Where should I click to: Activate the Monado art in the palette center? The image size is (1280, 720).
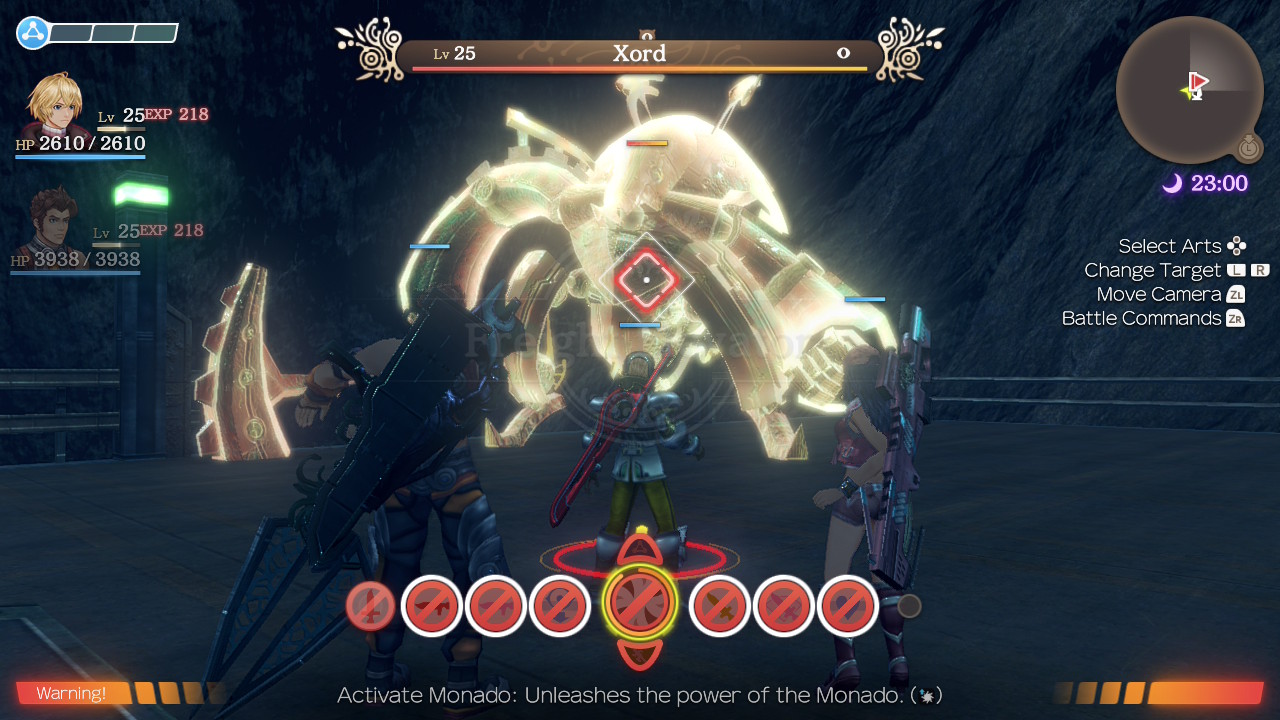pyautogui.click(x=640, y=604)
